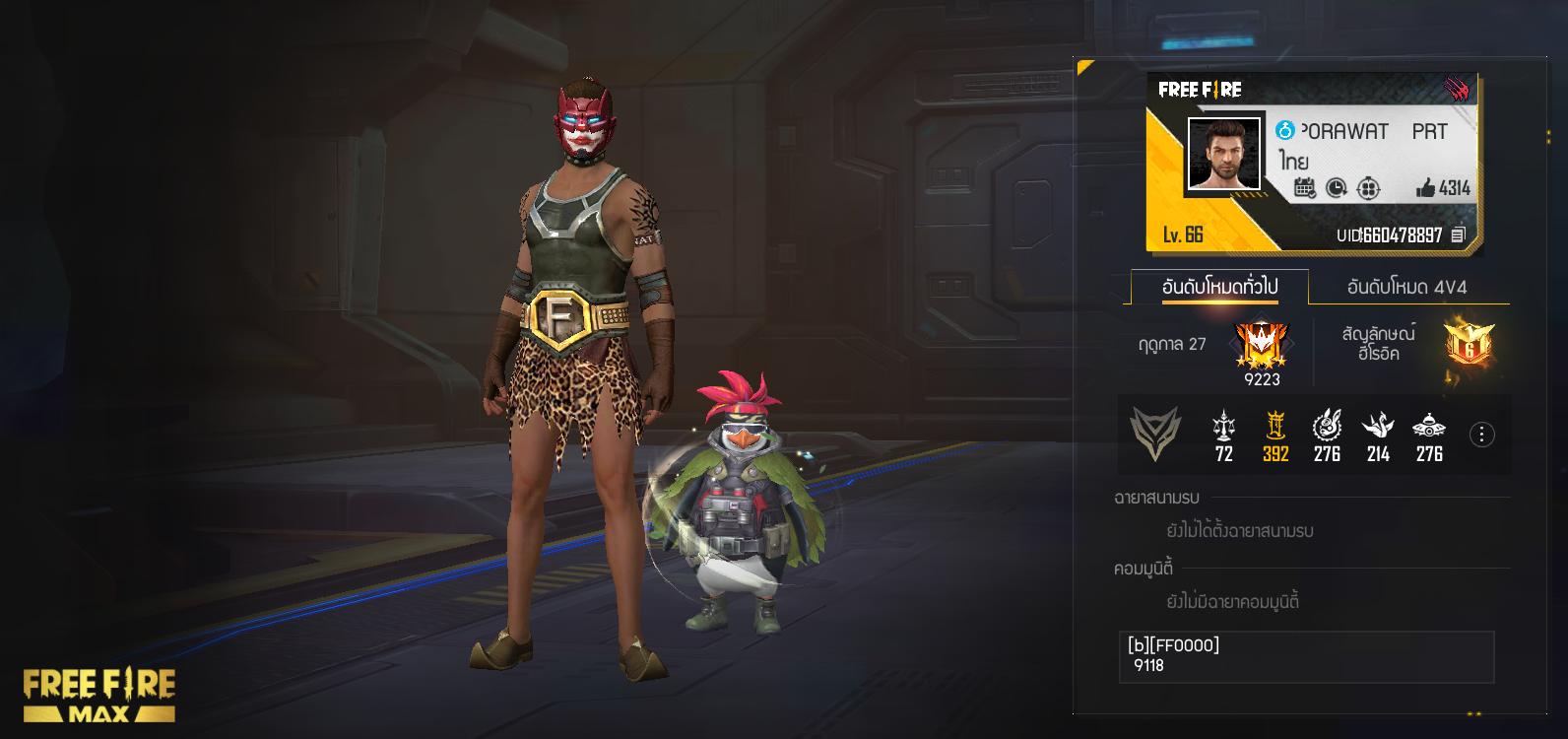Click the grey V-shaped emblem icon

1154,434
